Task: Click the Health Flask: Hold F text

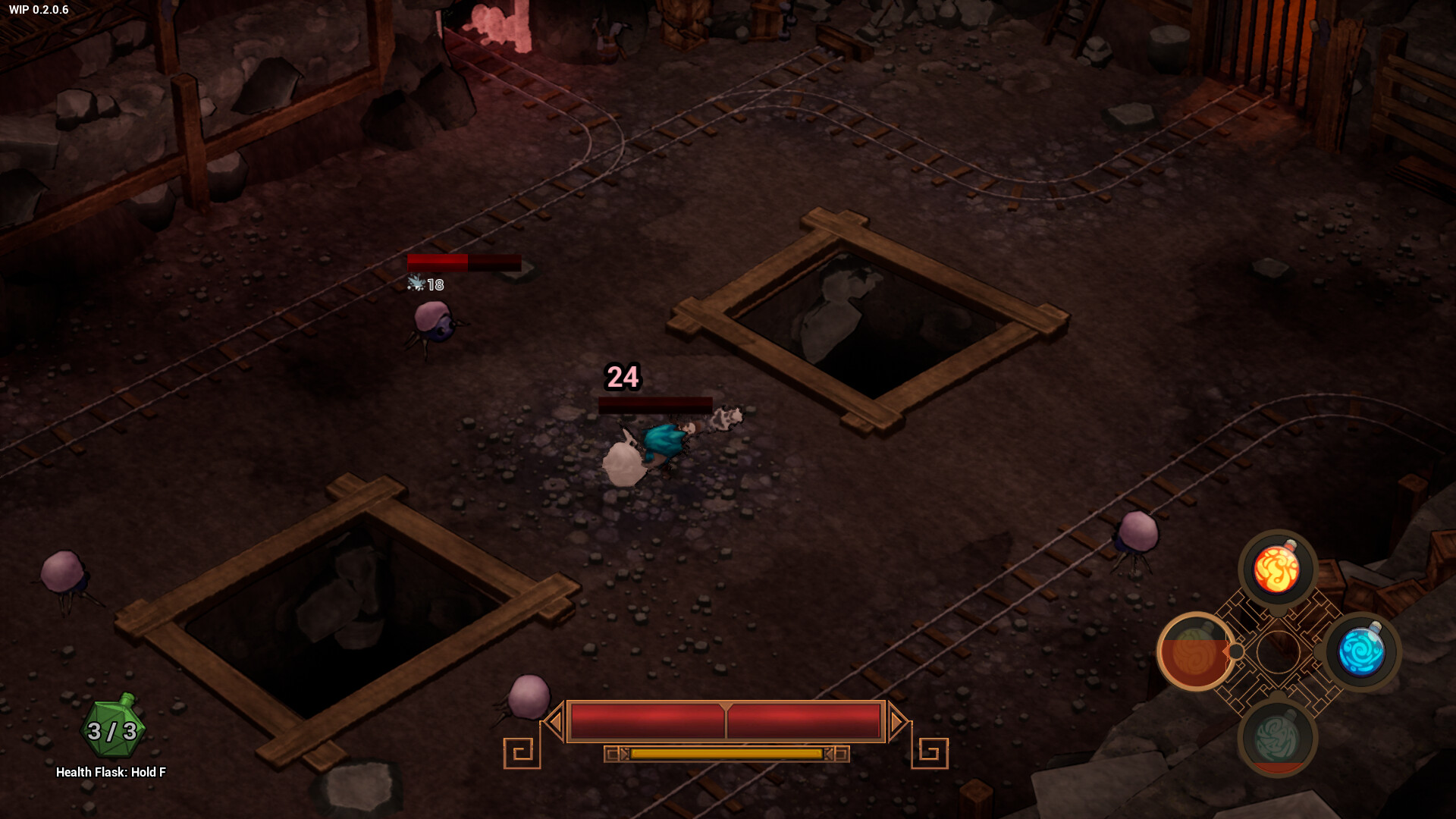Action: coord(111,771)
